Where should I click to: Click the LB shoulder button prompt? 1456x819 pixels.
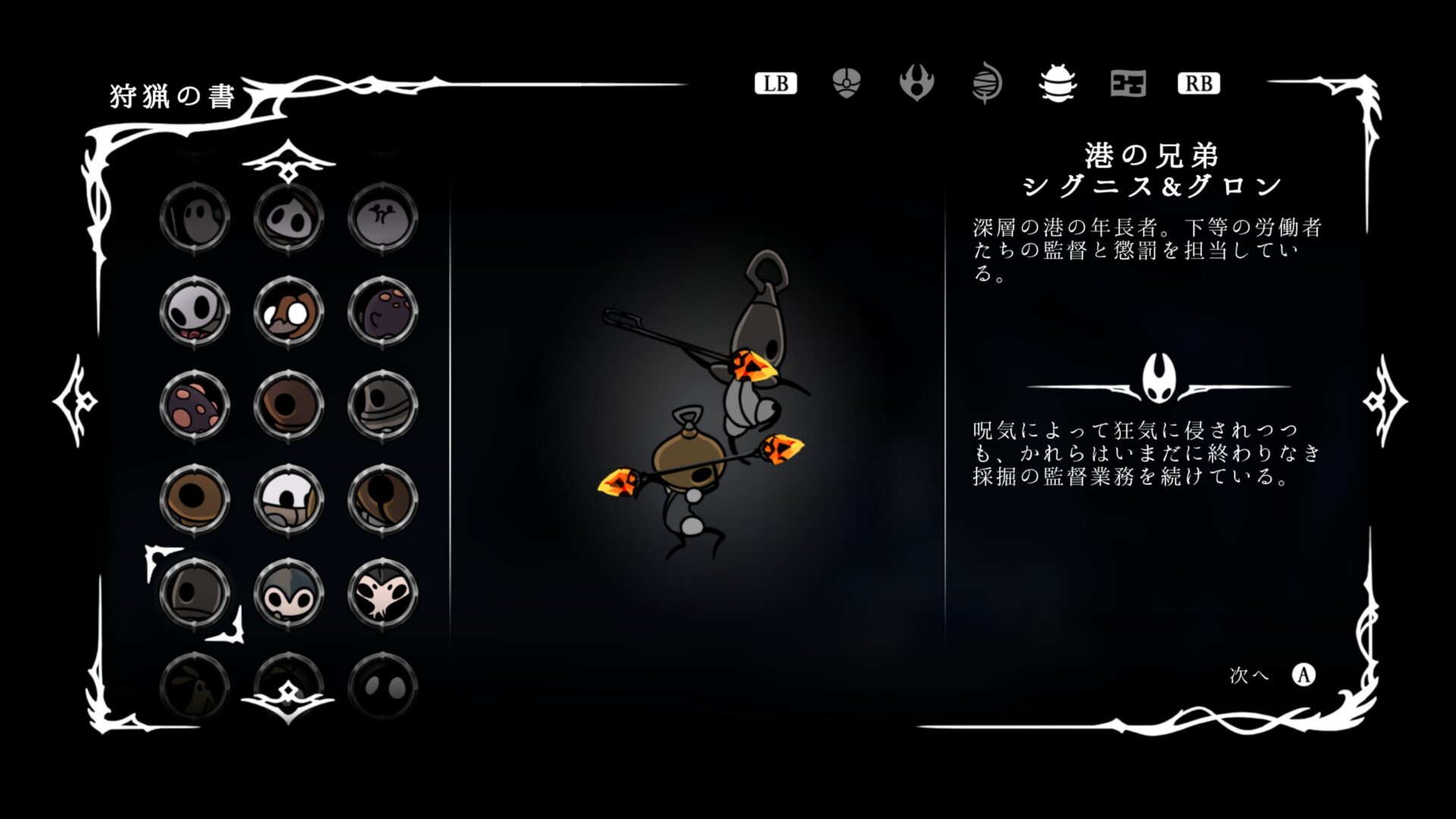(x=776, y=83)
